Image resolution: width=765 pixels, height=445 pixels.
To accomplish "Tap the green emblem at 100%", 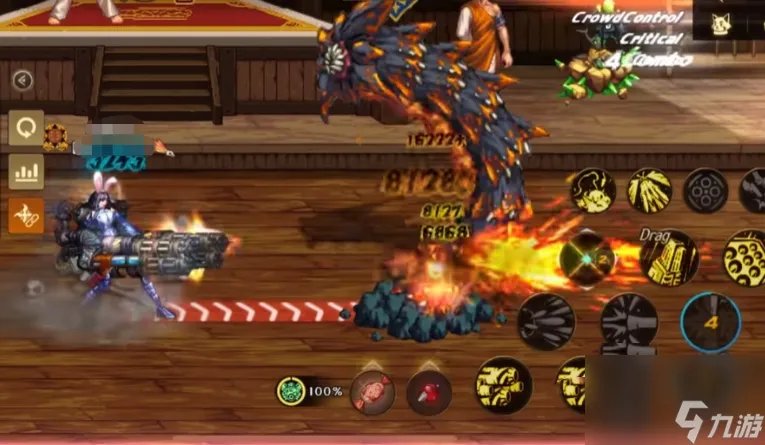I will pos(292,390).
